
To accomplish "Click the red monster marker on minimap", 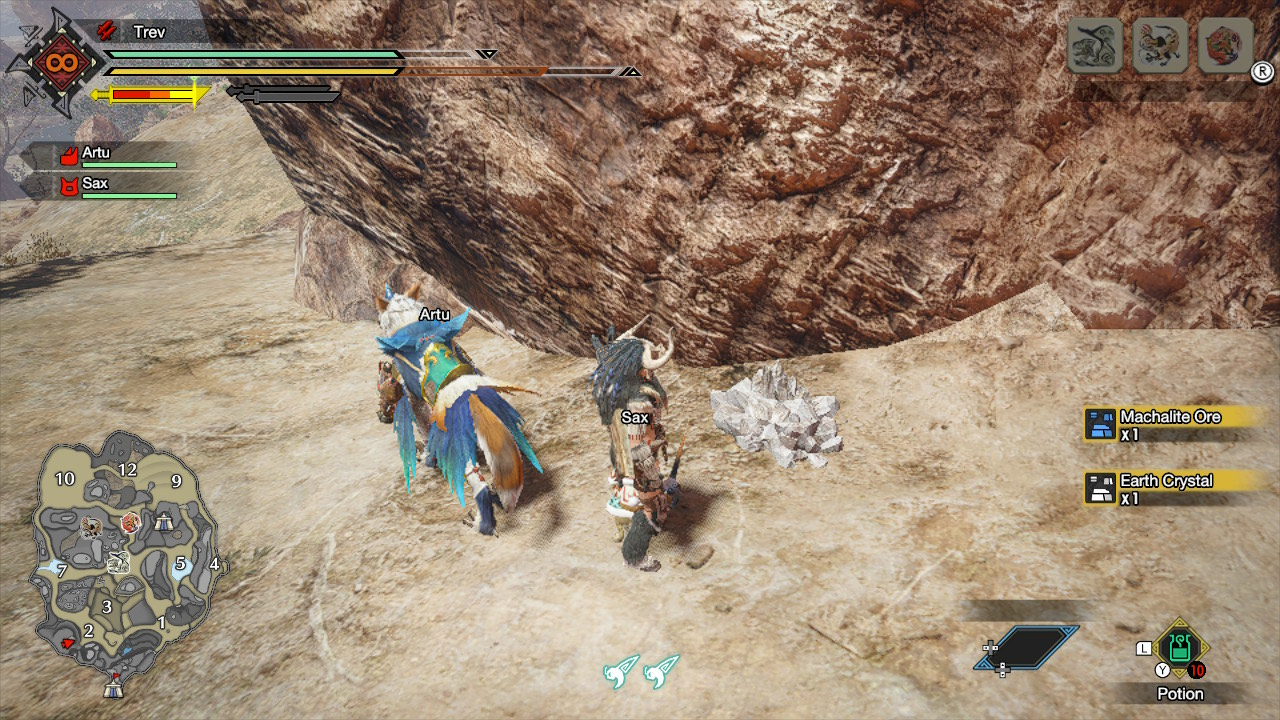I will click(131, 522).
